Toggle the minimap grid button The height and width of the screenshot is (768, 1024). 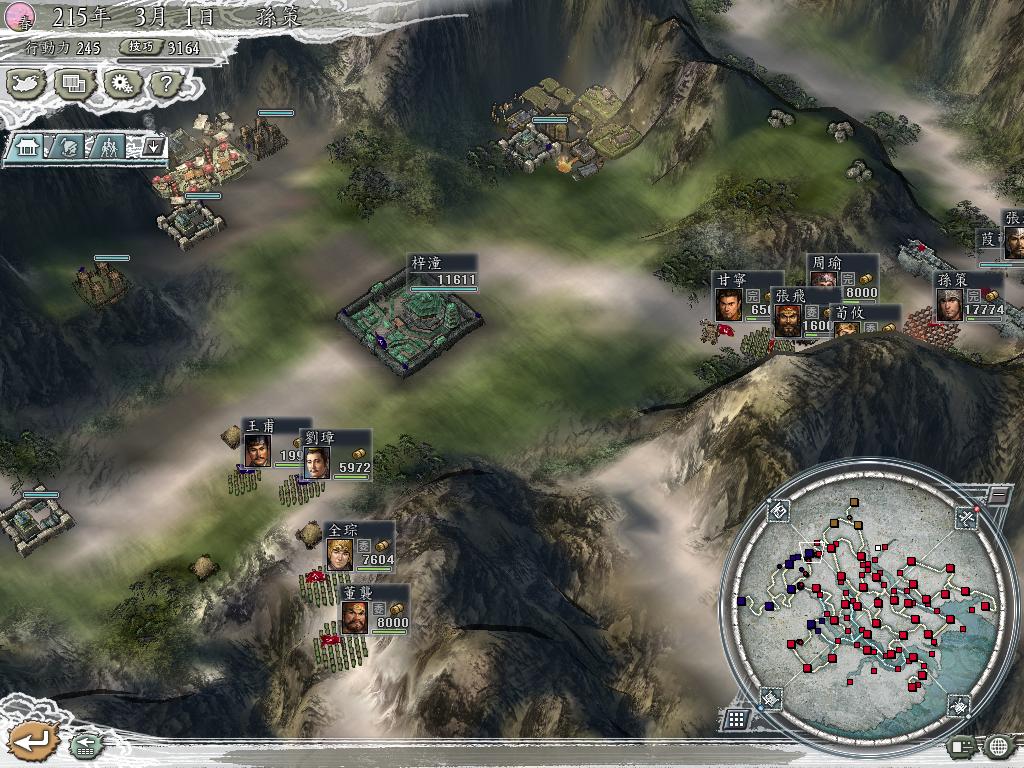click(x=735, y=718)
